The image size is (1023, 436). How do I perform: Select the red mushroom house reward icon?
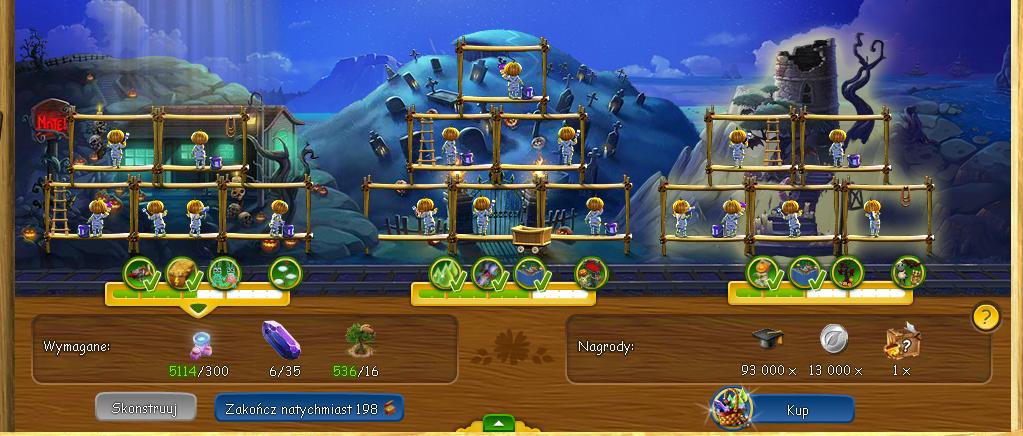click(590, 272)
